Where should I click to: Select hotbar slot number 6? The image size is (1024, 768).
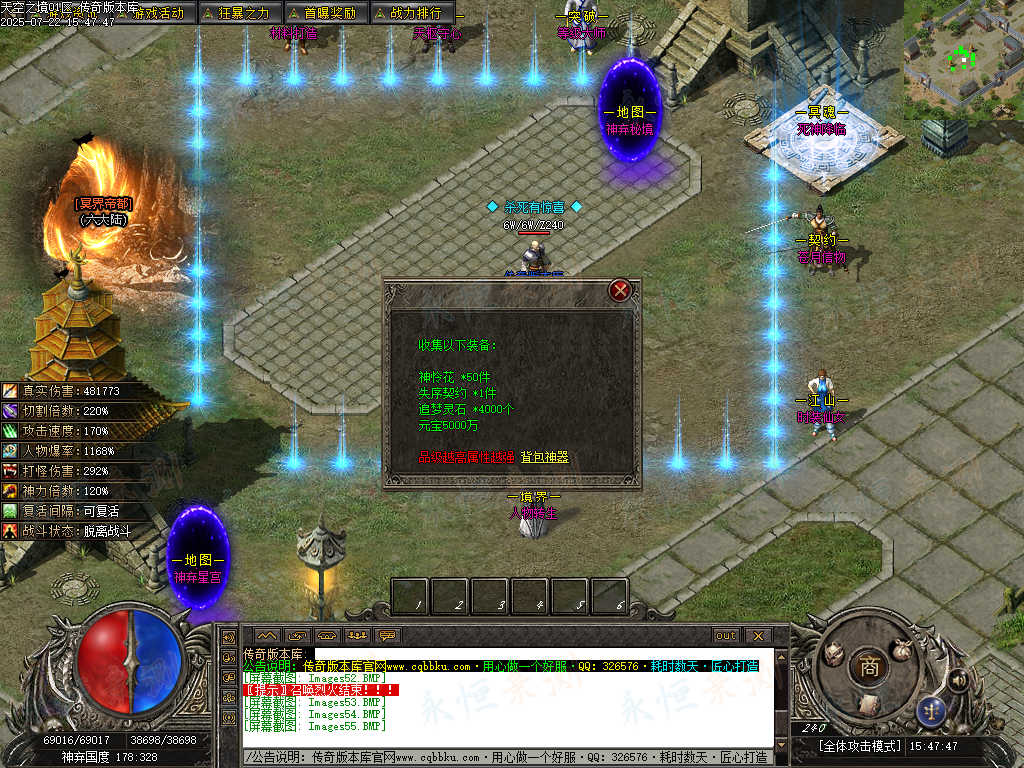(609, 597)
